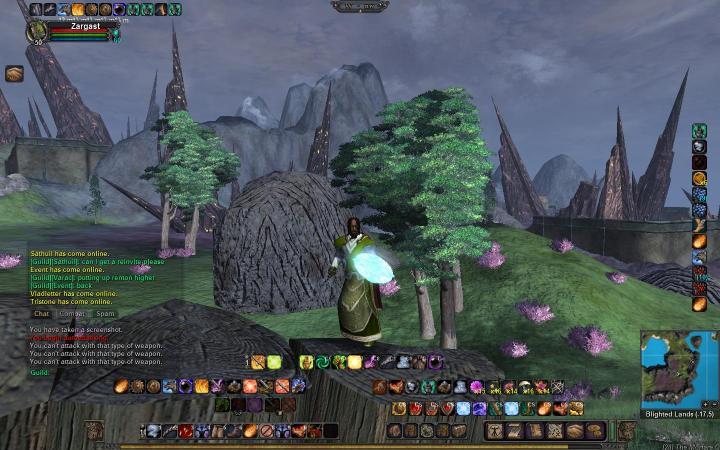Image resolution: width=720 pixels, height=450 pixels.
Task: Select the white skull buff icon
Action: (699, 146)
